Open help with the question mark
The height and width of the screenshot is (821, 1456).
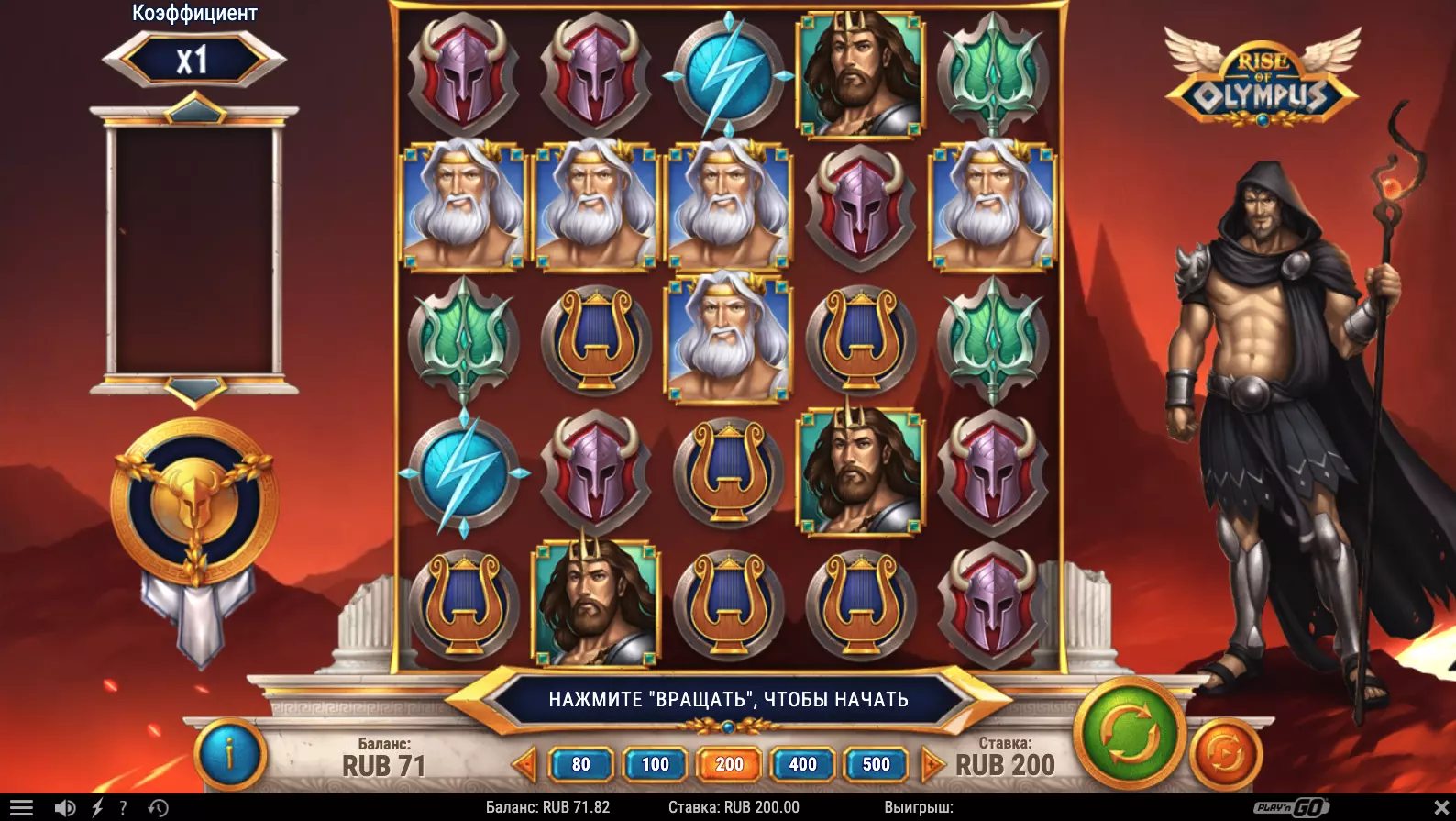point(123,808)
